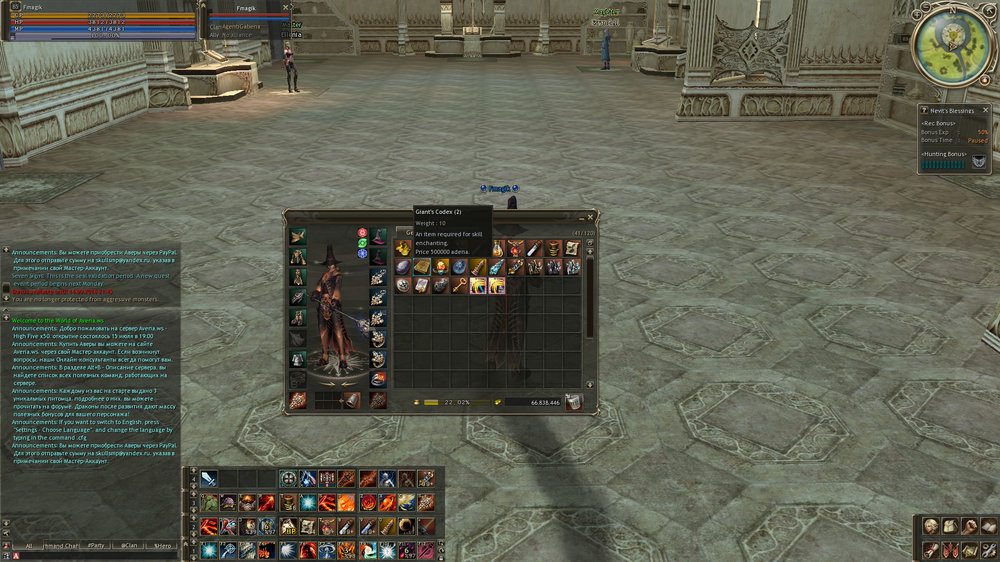Switch to the @Clan chat tab
The width and height of the screenshot is (1000, 562).
(x=129, y=546)
